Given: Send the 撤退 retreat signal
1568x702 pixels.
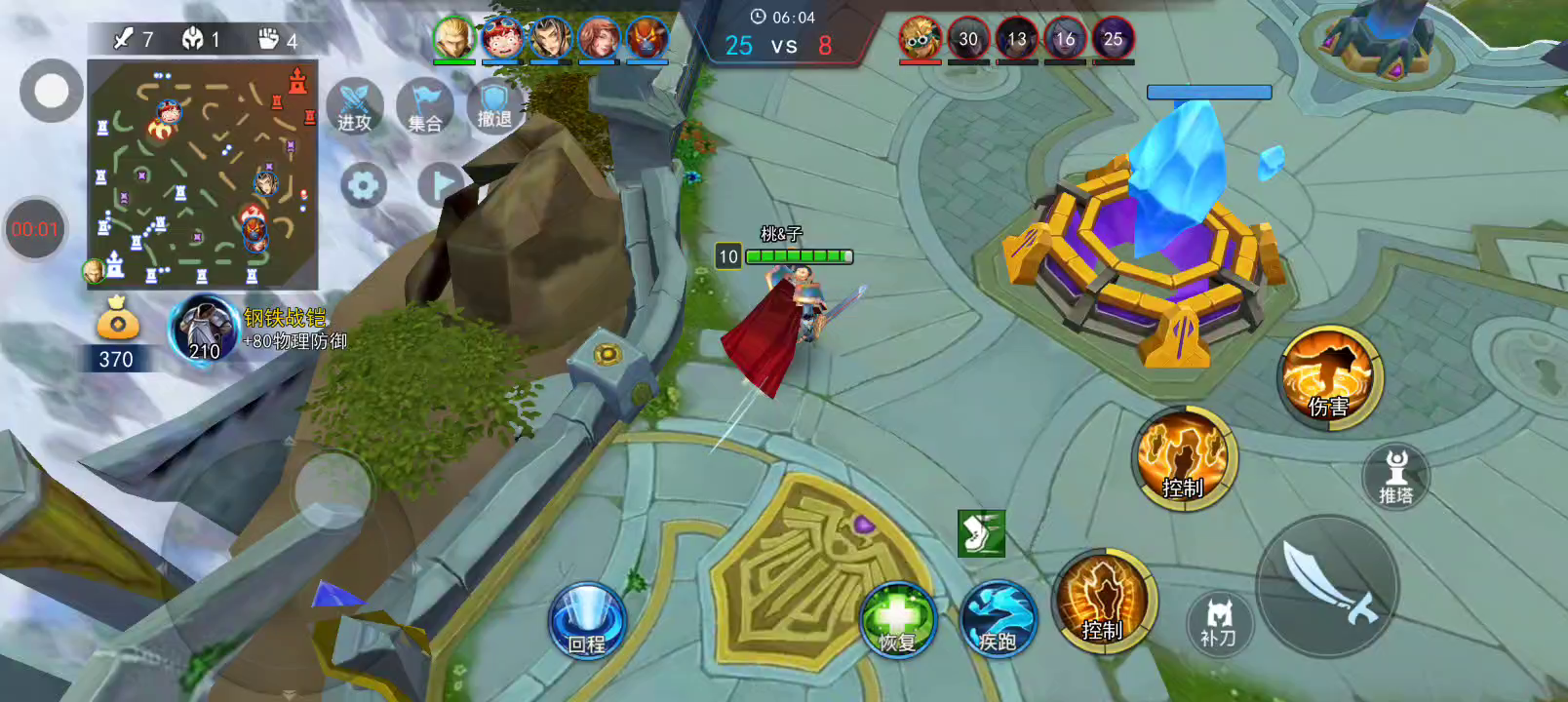Looking at the screenshot, I should coord(494,105).
